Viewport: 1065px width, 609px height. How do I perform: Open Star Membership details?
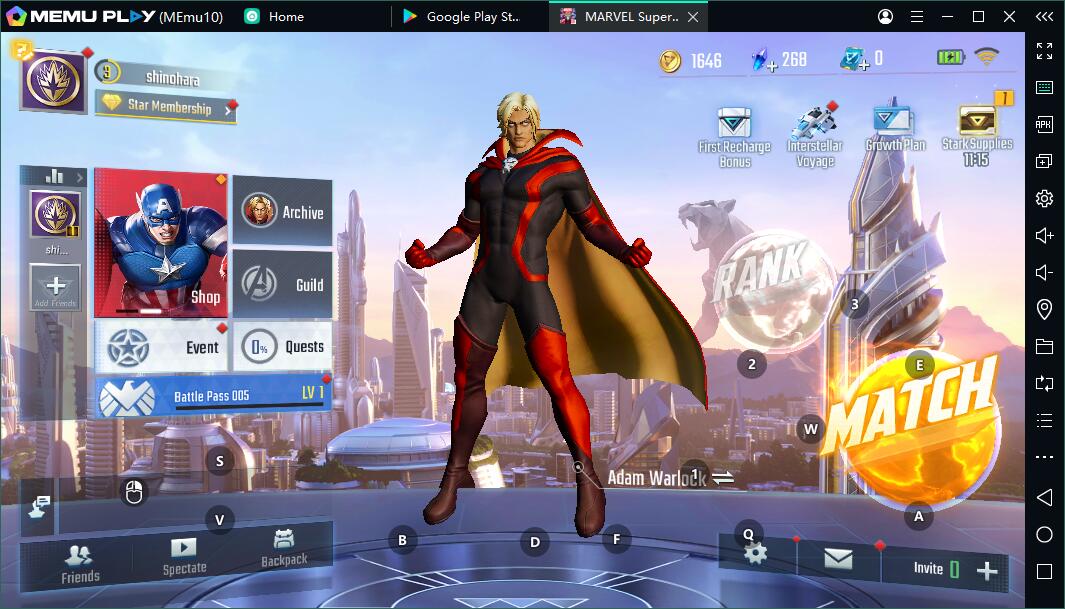[x=166, y=106]
